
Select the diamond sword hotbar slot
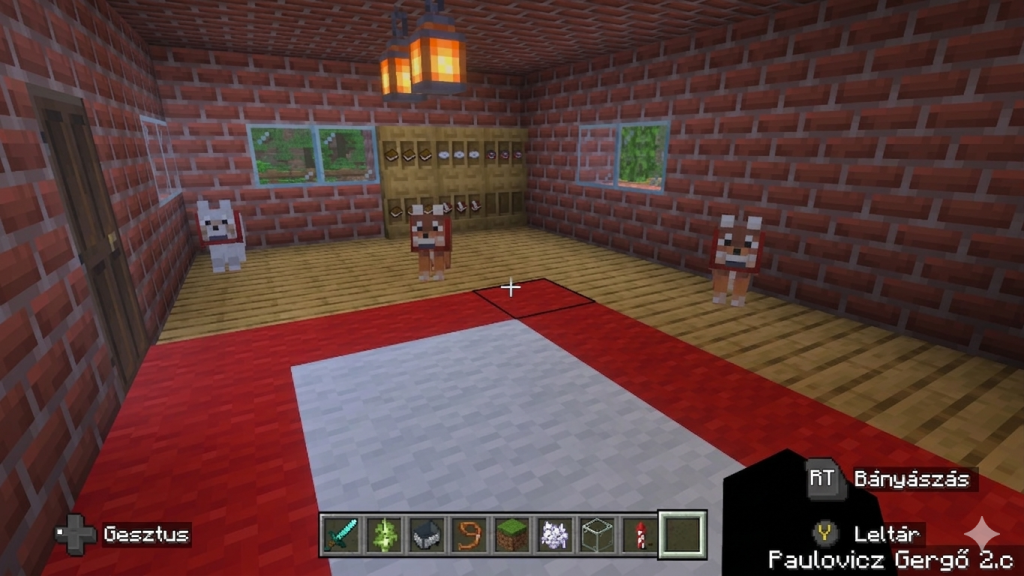(341, 535)
